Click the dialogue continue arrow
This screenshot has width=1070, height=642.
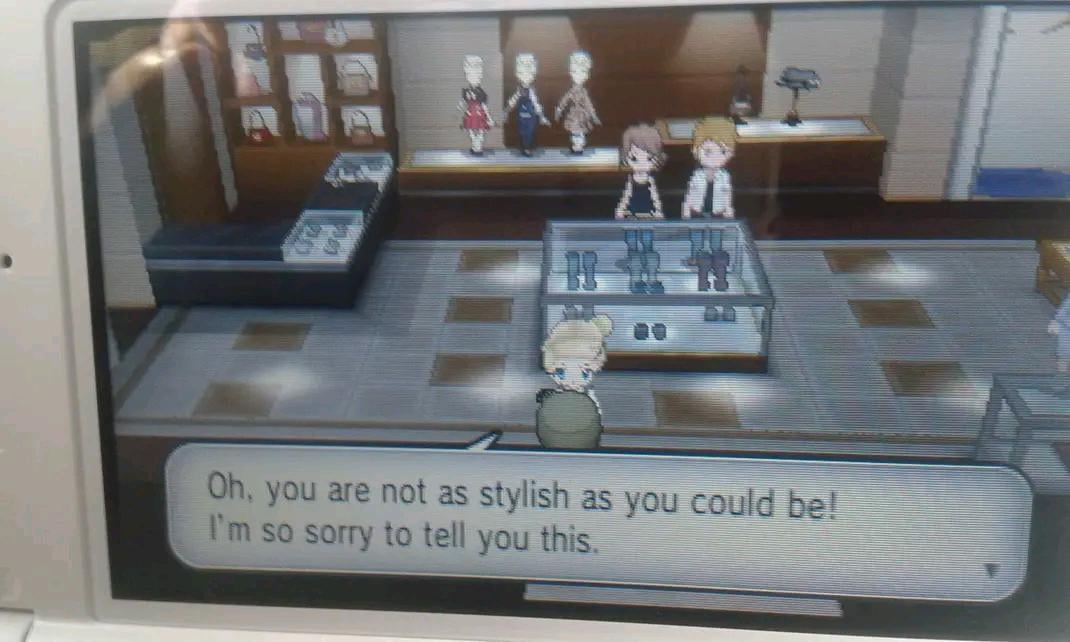991,571
